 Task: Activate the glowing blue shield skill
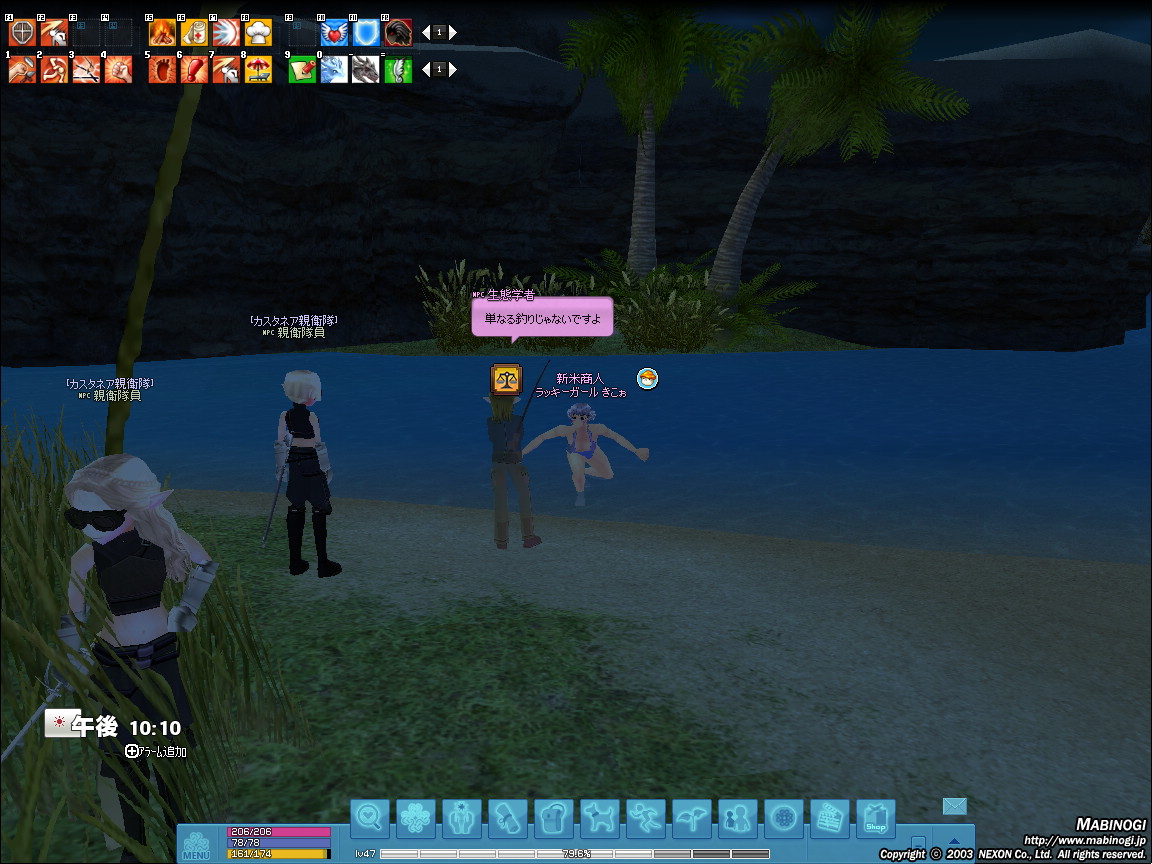(366, 33)
